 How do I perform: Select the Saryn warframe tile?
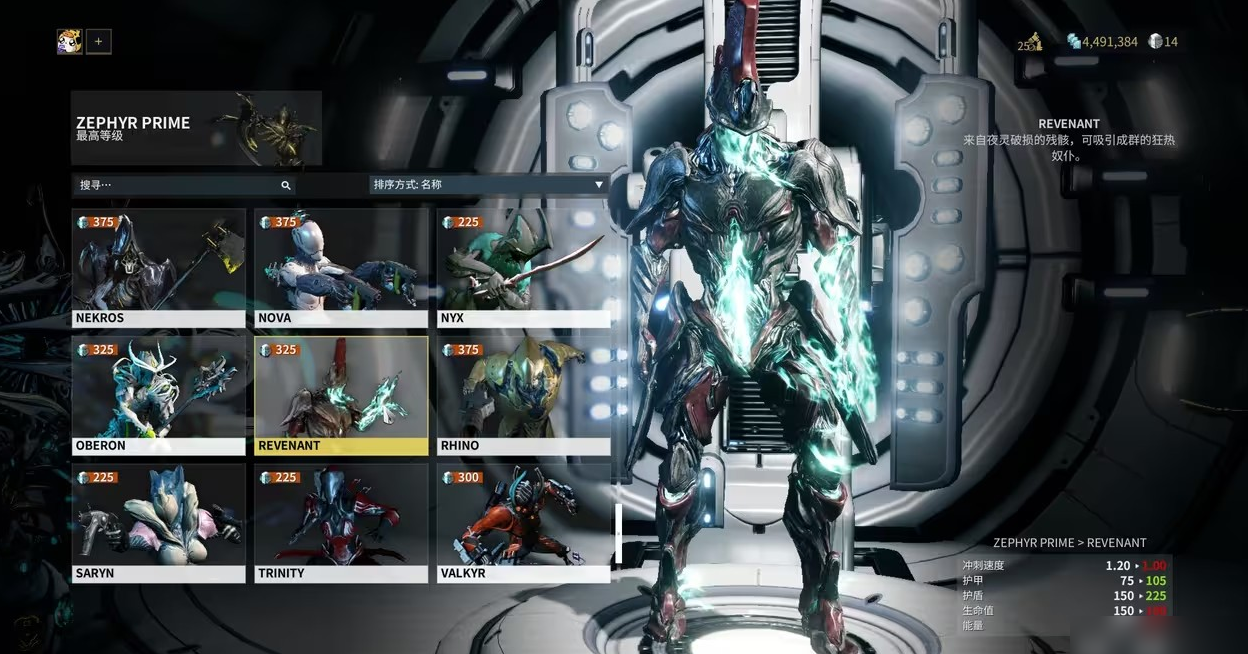click(158, 523)
